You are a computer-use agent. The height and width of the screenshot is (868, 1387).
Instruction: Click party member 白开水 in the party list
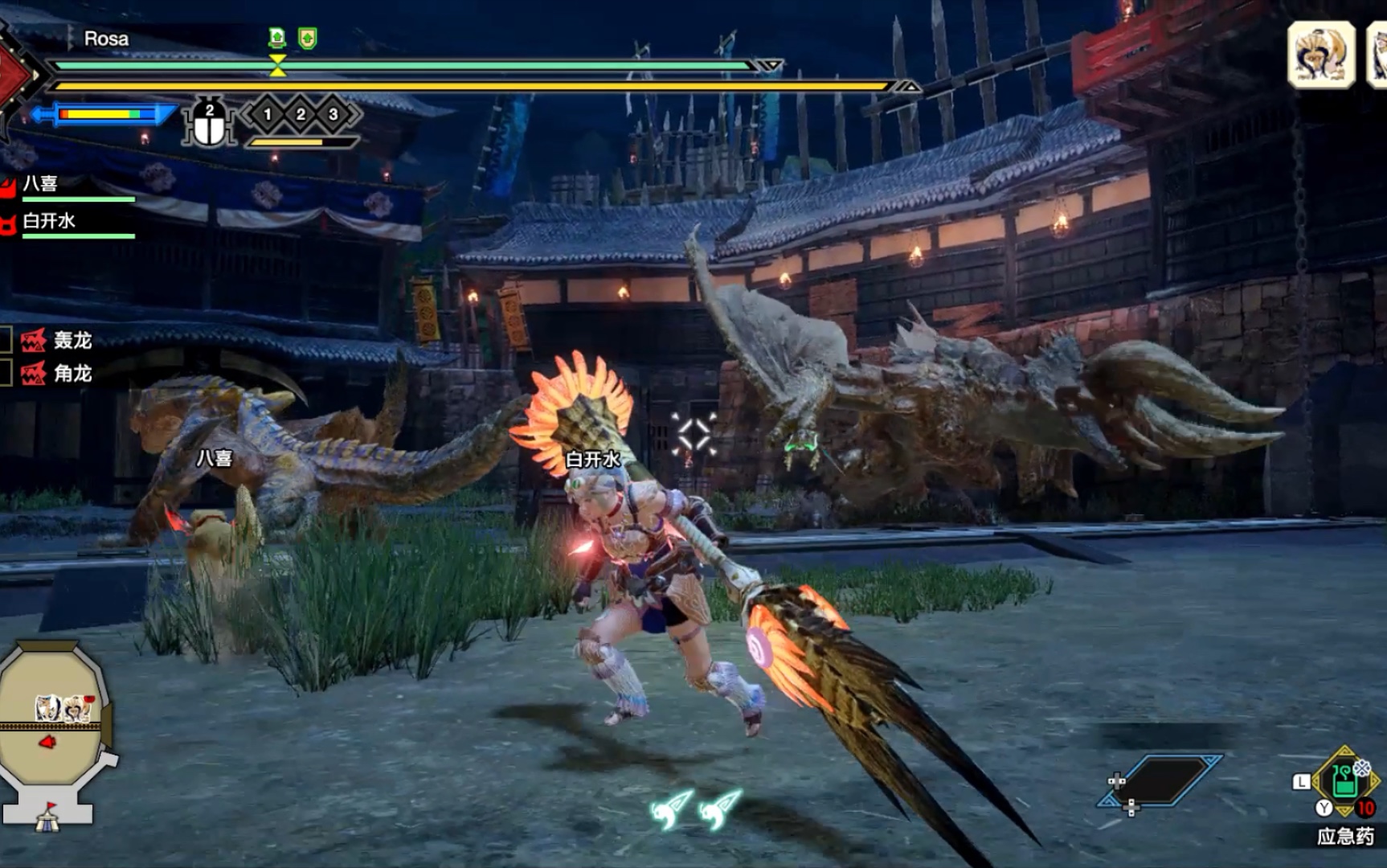[48, 221]
